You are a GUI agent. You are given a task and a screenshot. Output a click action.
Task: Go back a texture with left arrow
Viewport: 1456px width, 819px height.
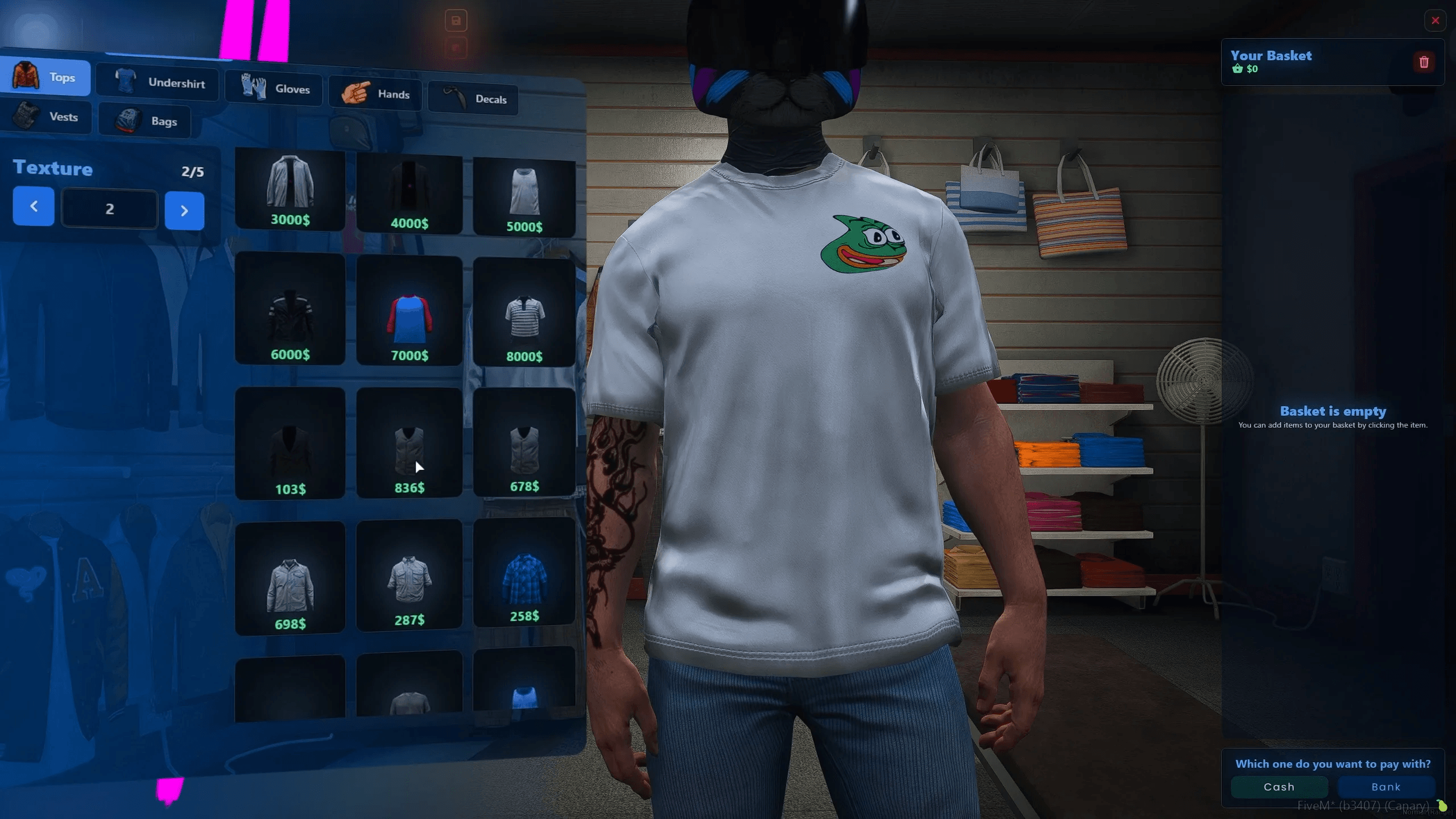coord(33,206)
